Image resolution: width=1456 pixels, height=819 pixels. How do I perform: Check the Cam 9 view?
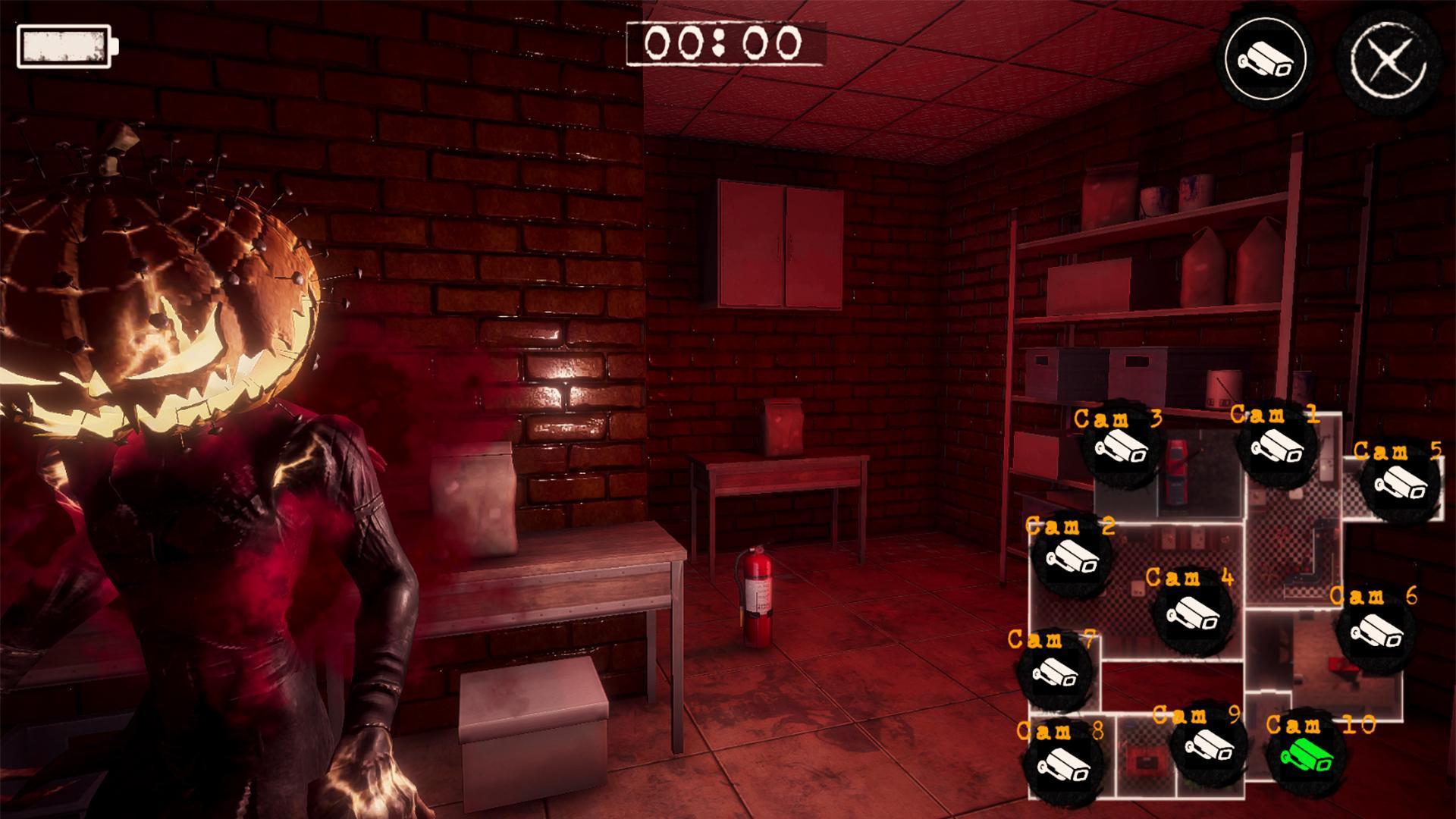click(x=1207, y=745)
